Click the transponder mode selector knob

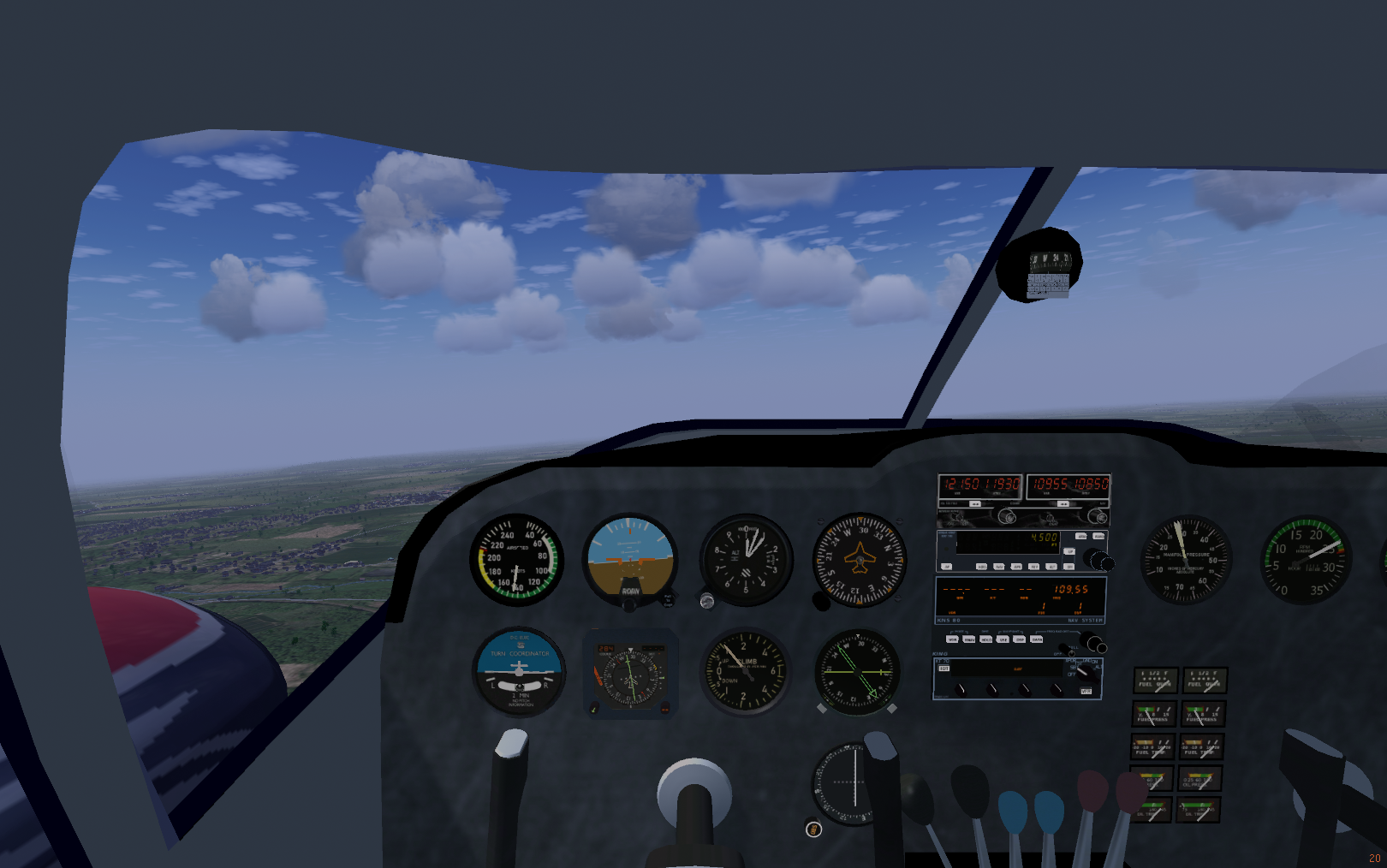[1086, 670]
